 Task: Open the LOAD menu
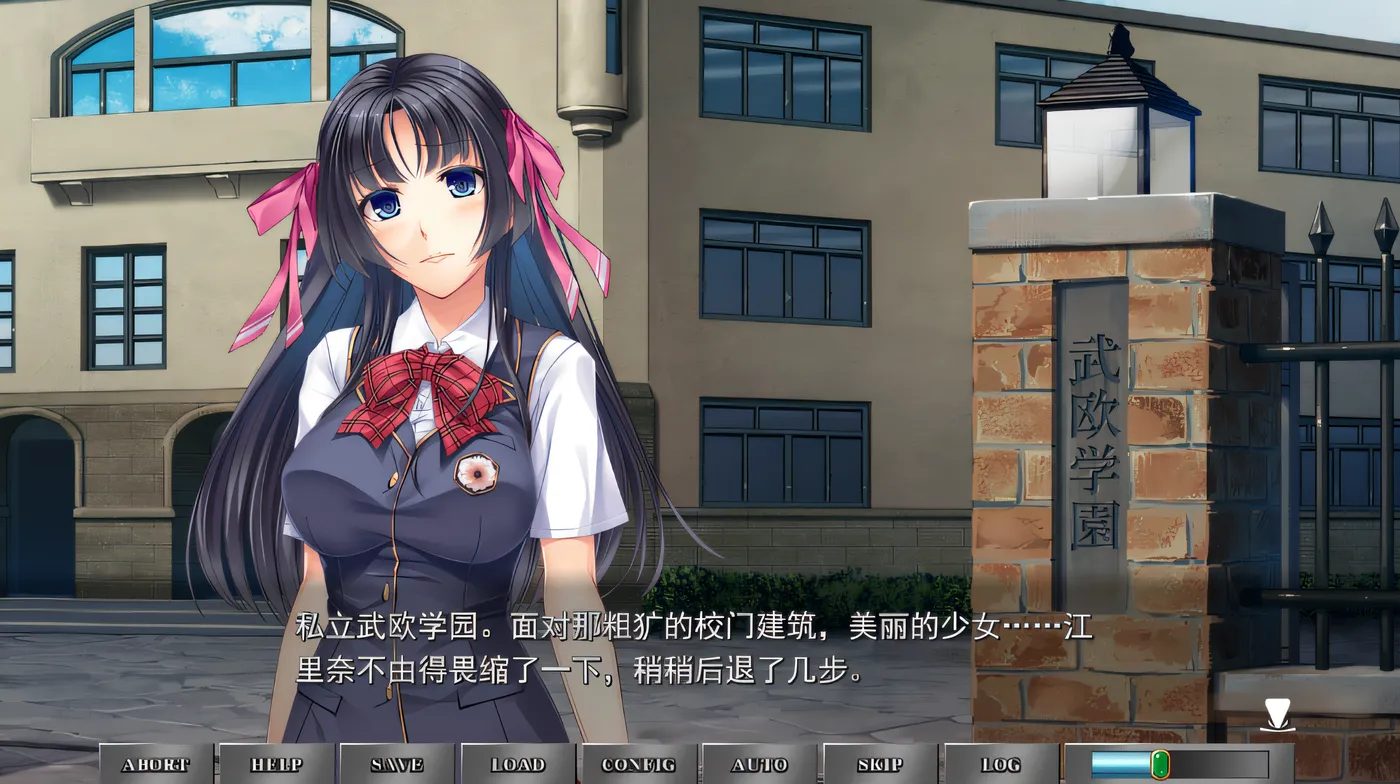(518, 765)
